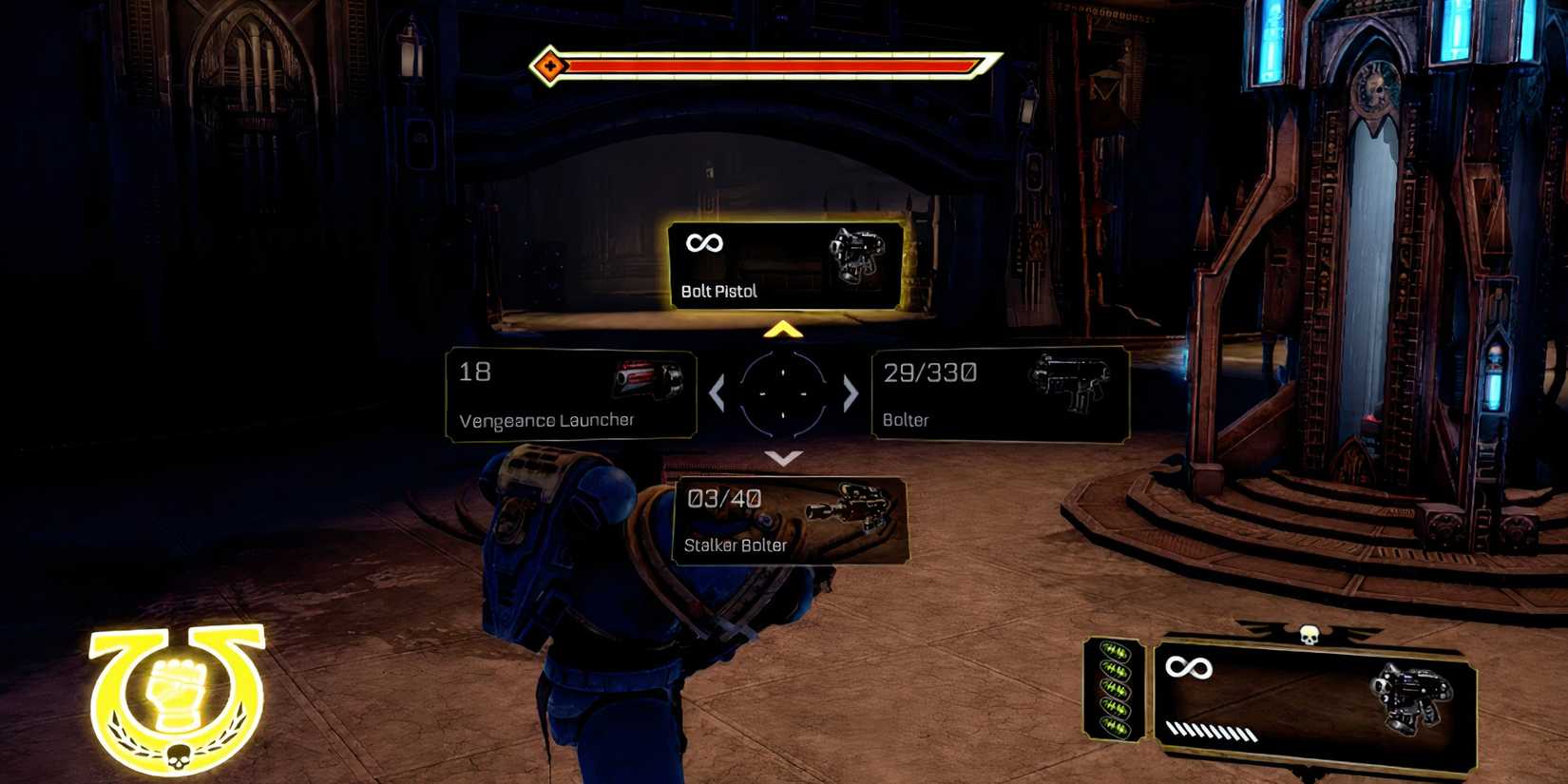Select the Bolt Pistol in the weapon wheel
1568x784 pixels.
[x=785, y=264]
